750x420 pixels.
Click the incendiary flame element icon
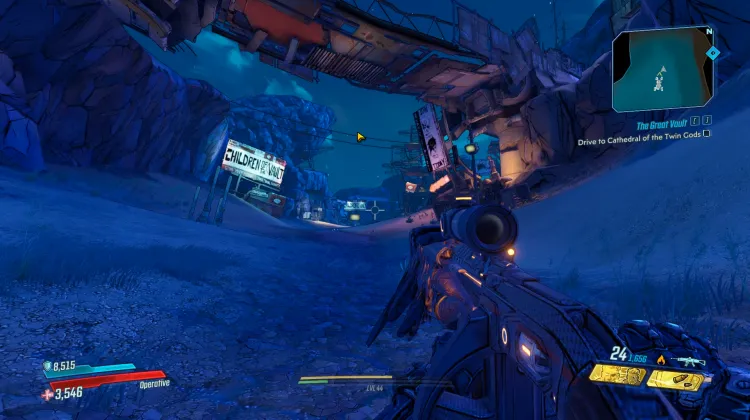click(660, 359)
